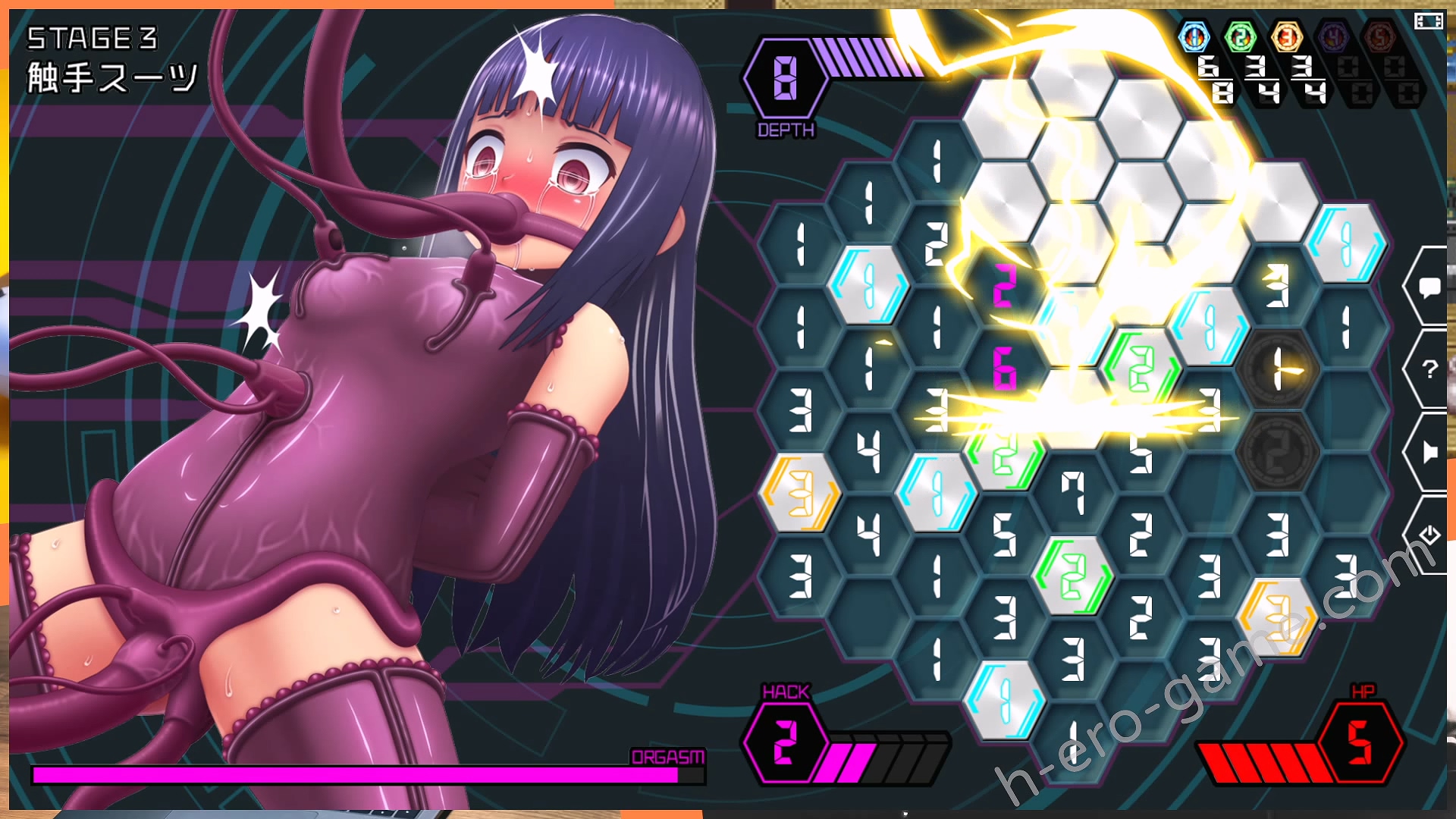
Task: Click the play arrow skip button
Action: coord(1429,453)
